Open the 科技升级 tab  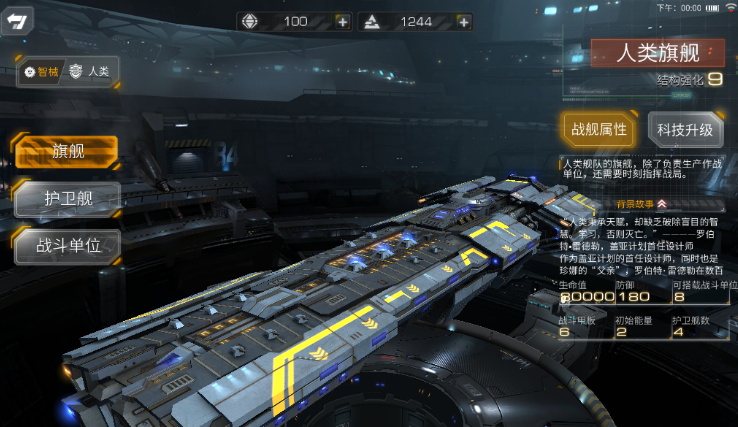click(x=685, y=129)
